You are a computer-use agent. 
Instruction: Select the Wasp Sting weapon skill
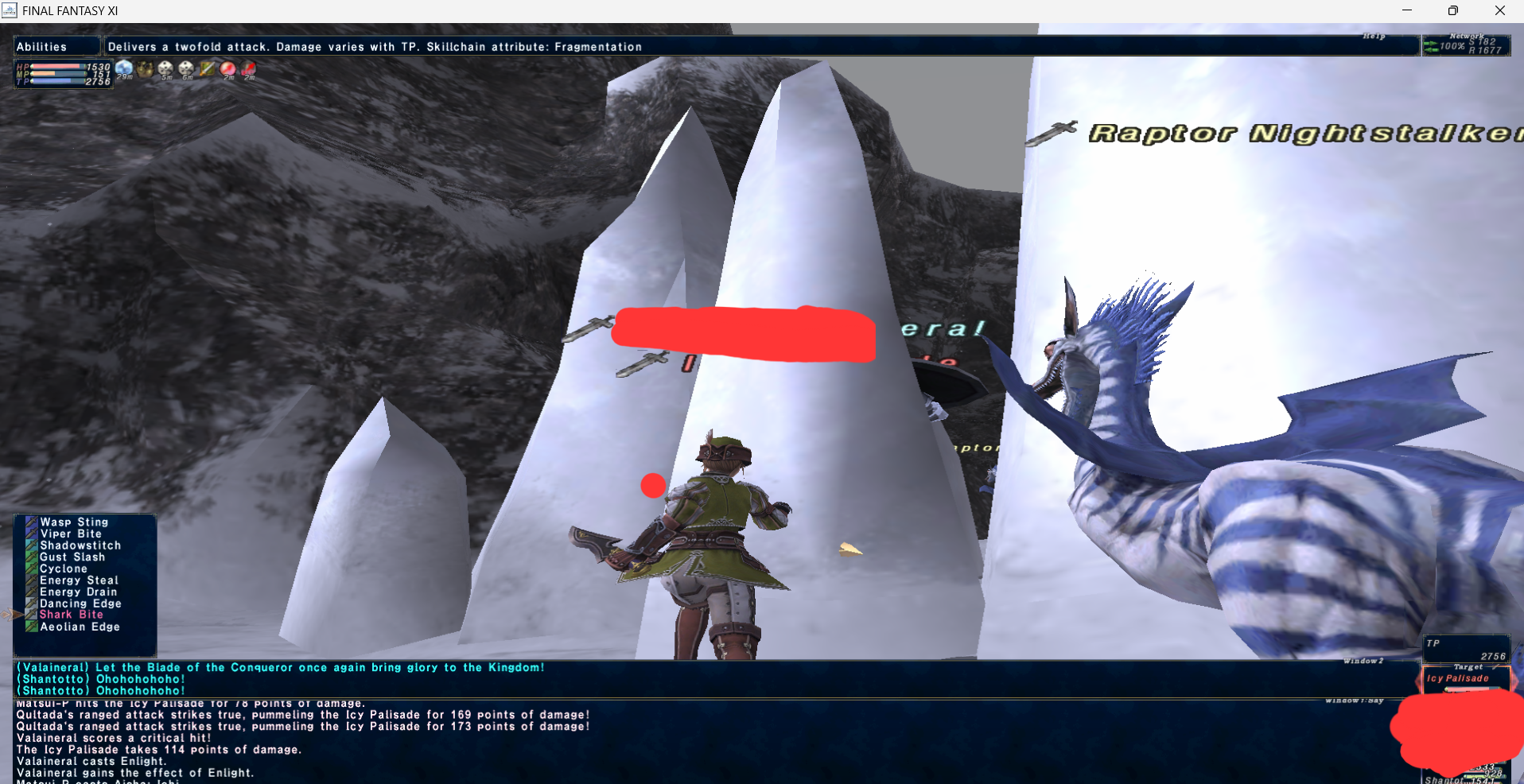point(74,522)
